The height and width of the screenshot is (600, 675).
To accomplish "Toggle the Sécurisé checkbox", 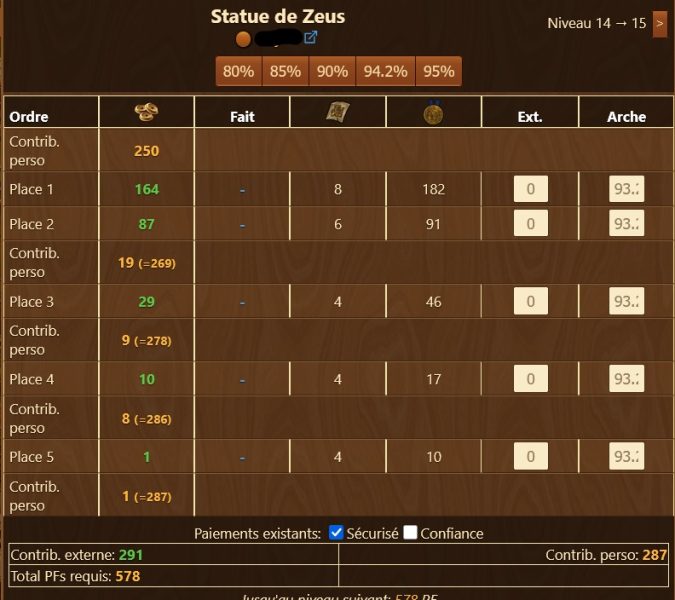I will pos(337,533).
